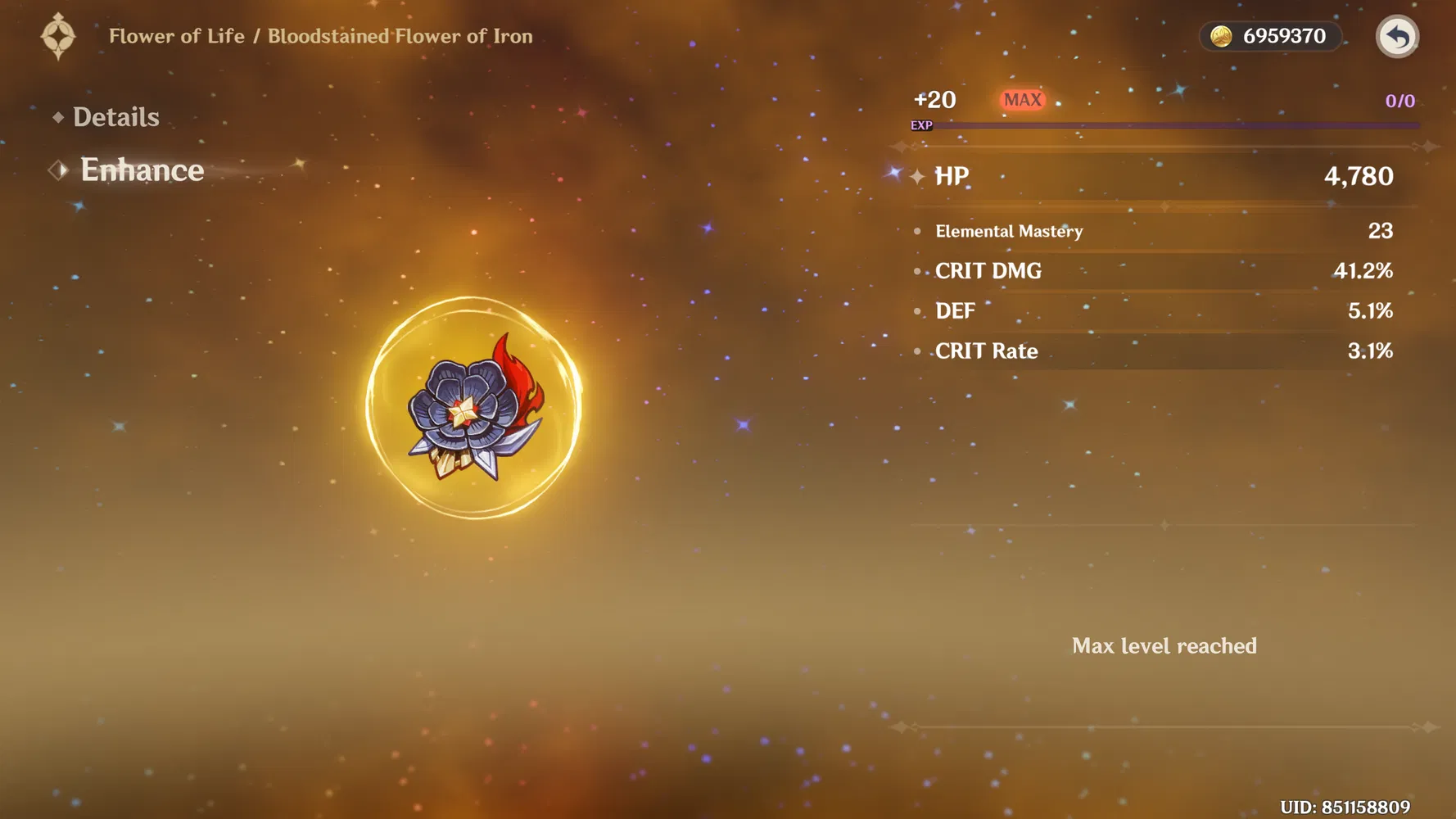Switch to the Enhance tab

tap(141, 170)
